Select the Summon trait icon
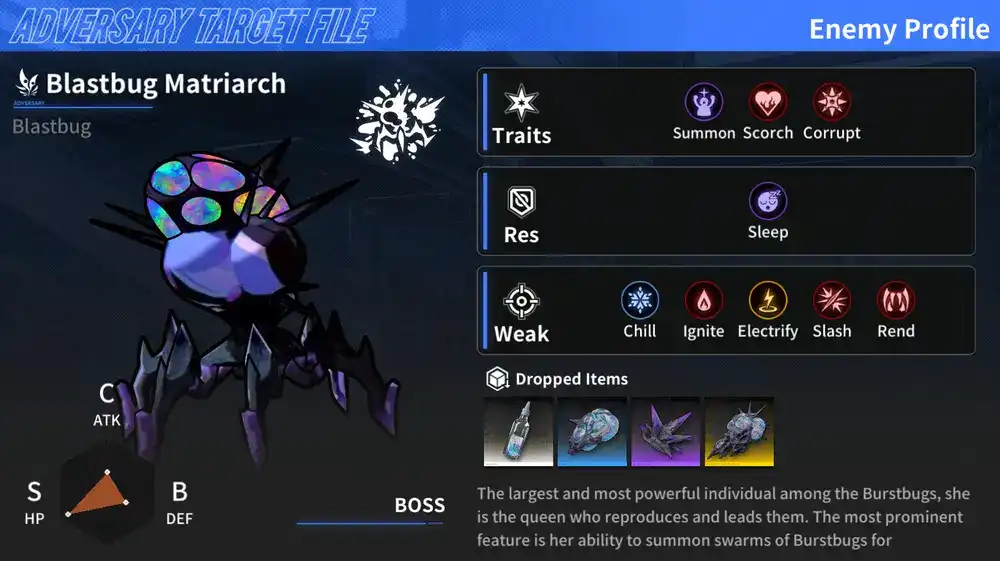The image size is (1000, 561). (x=704, y=102)
